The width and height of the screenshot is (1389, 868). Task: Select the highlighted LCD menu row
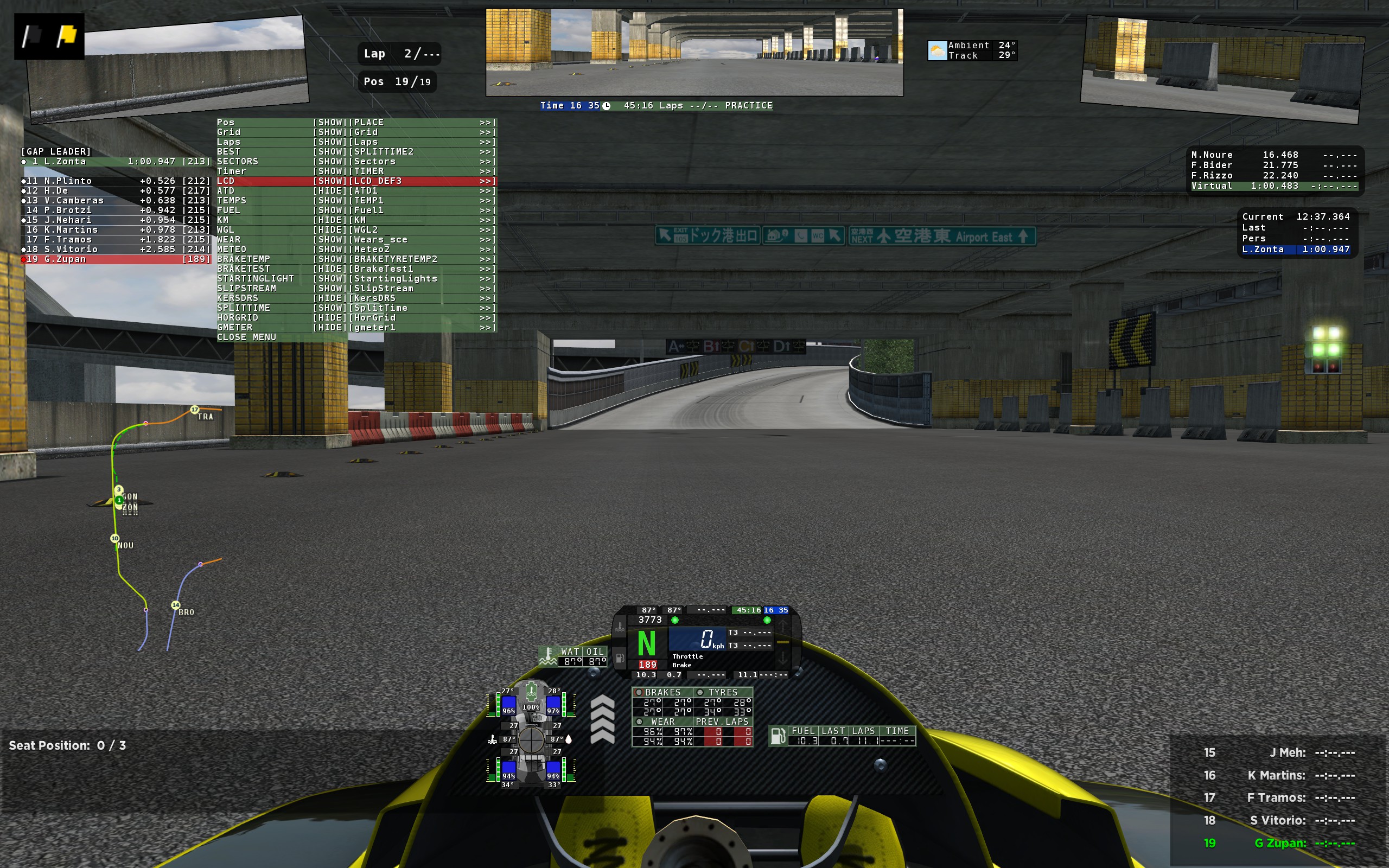click(356, 181)
